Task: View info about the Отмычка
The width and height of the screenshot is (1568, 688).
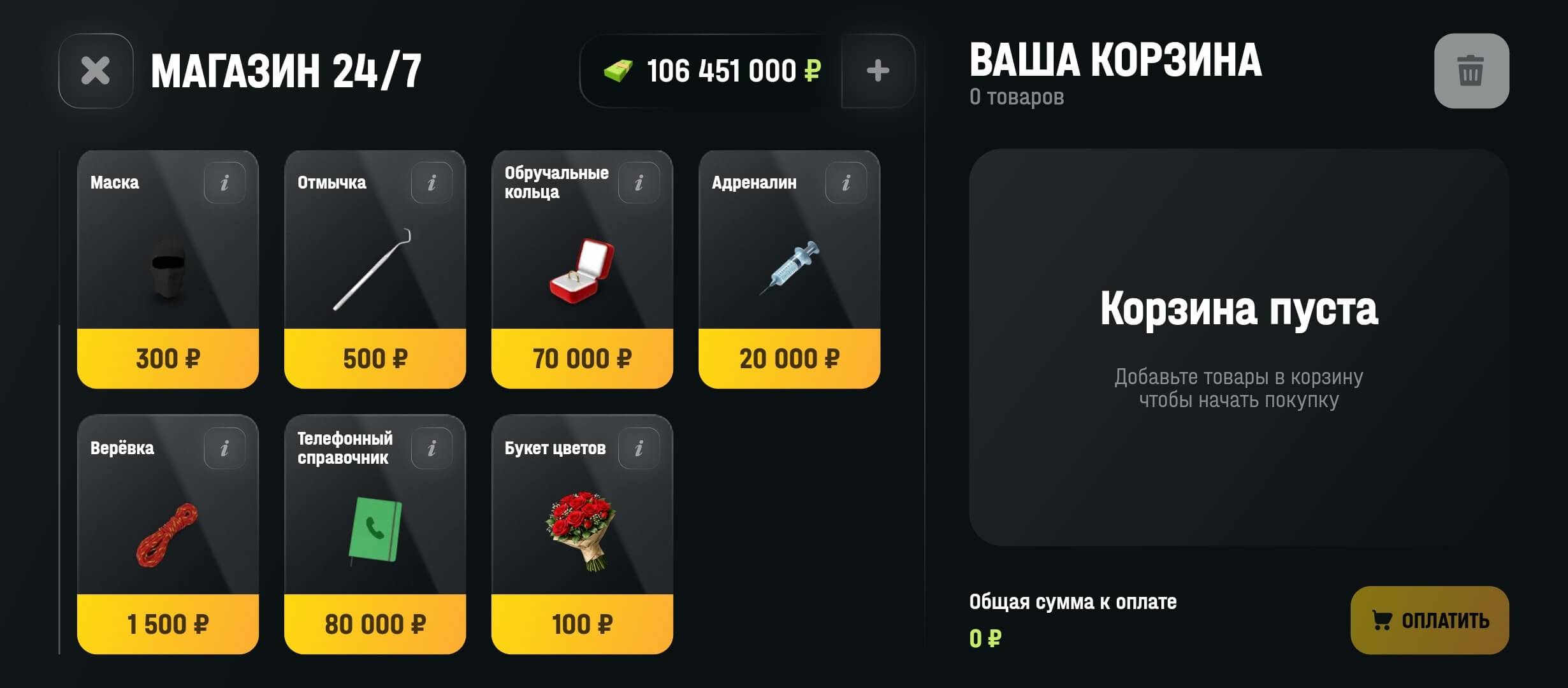Action: 433,183
